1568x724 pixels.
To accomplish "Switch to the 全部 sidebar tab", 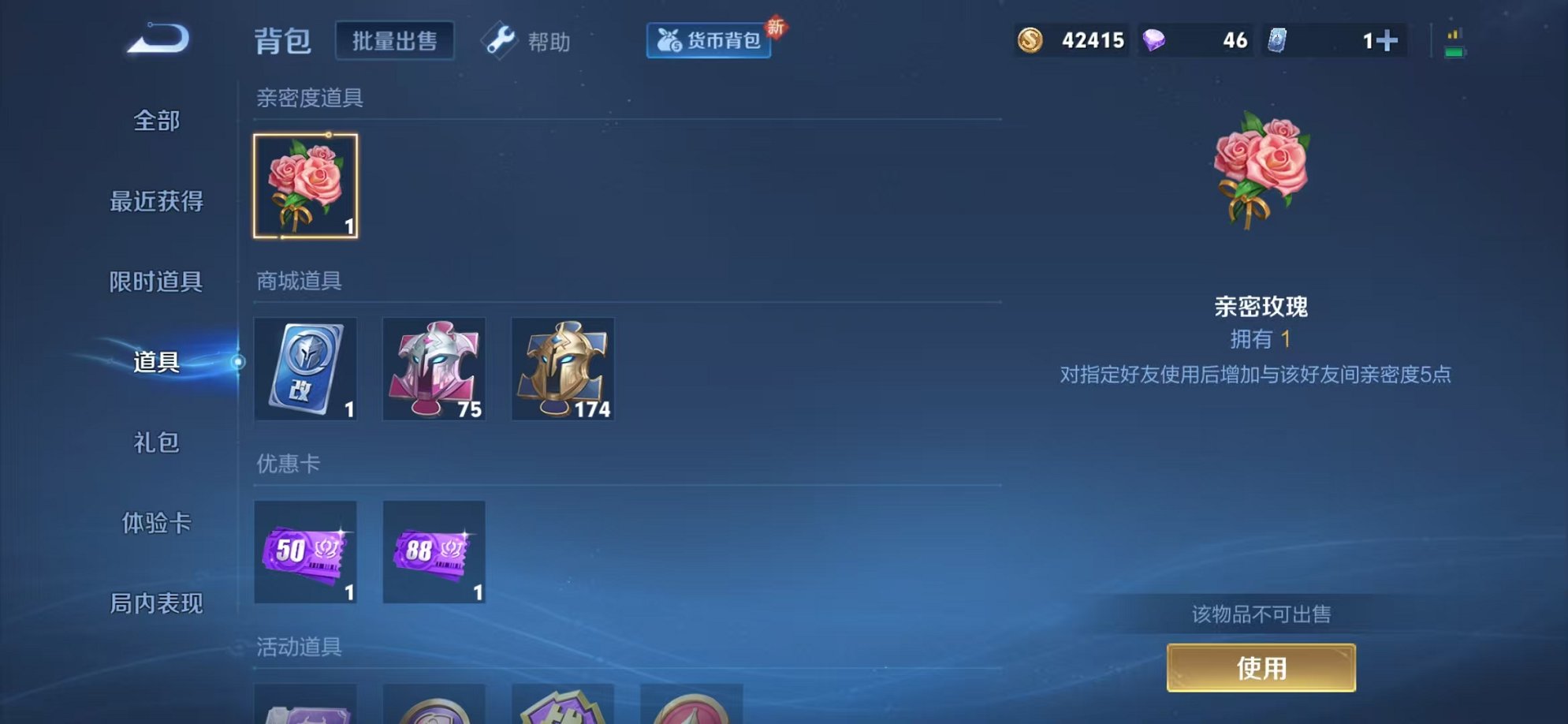I will 157,121.
